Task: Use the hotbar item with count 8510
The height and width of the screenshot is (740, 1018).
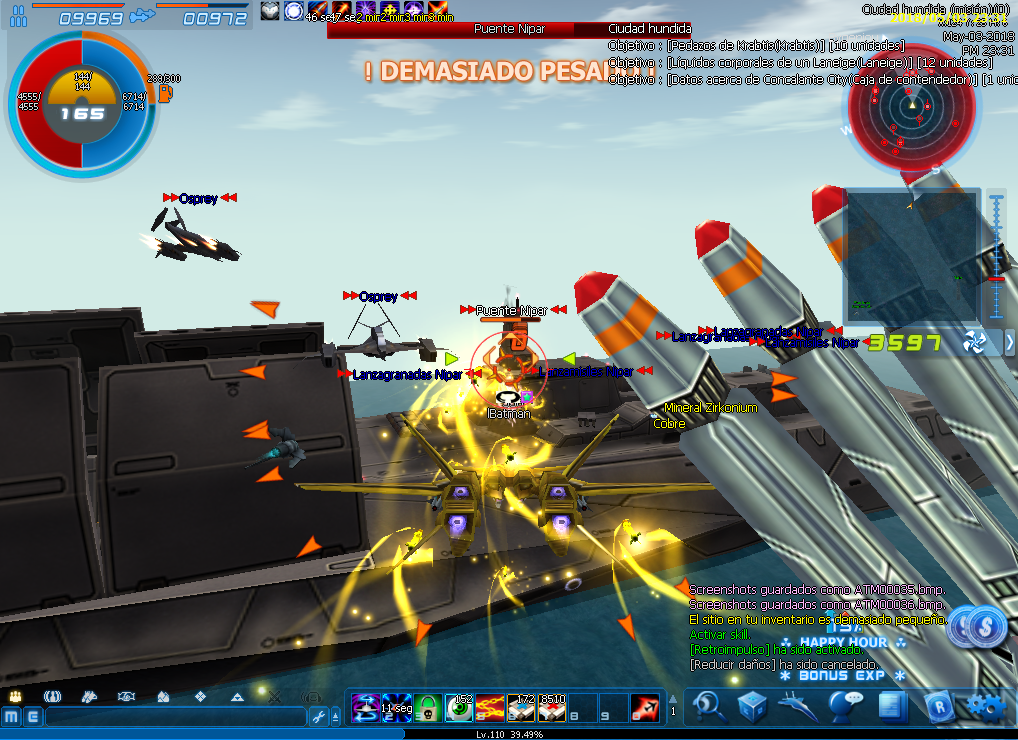Action: click(x=551, y=707)
